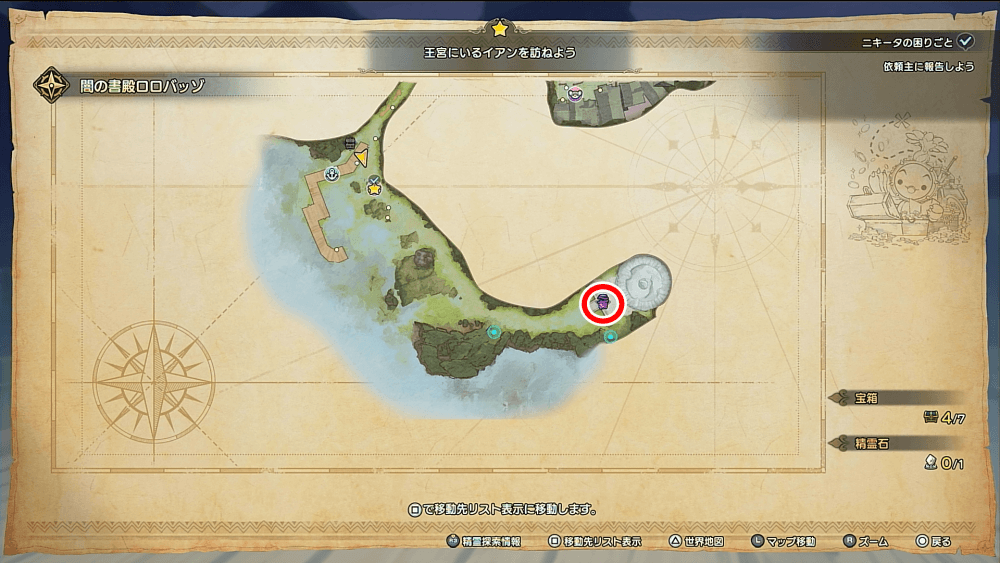The width and height of the screenshot is (1000, 563).
Task: Select the yellow star quest marker
Action: (374, 187)
